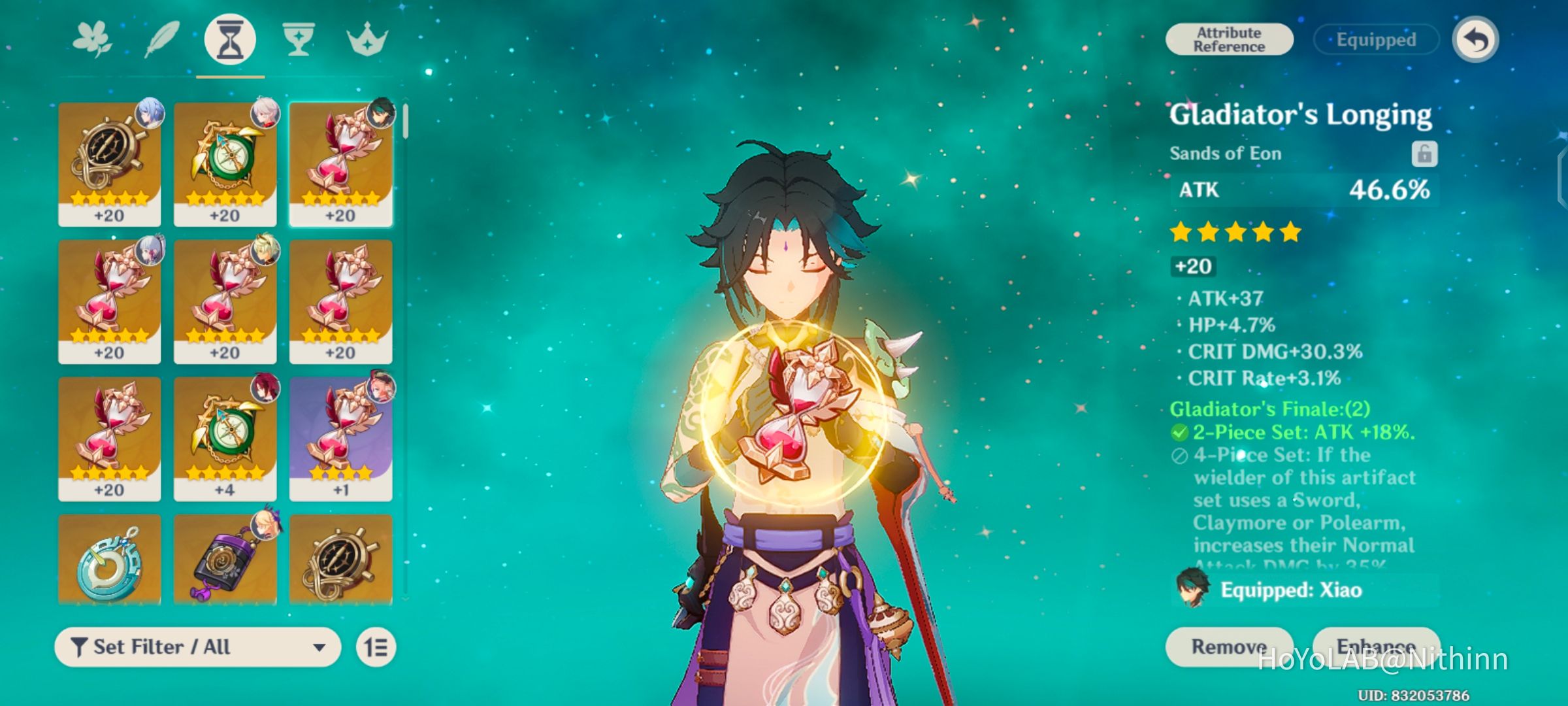Click the Attribute Reference button
The width and height of the screenshot is (1568, 706).
(x=1228, y=39)
